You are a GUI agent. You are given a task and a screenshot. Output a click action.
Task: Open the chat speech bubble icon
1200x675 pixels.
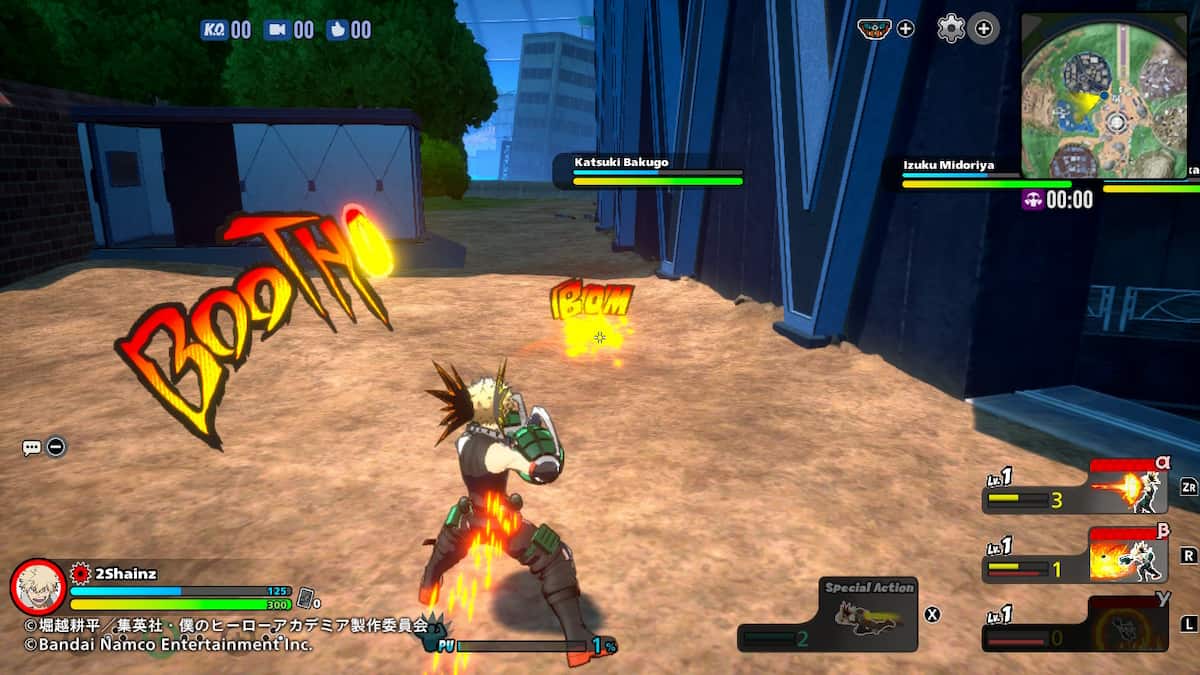31,447
